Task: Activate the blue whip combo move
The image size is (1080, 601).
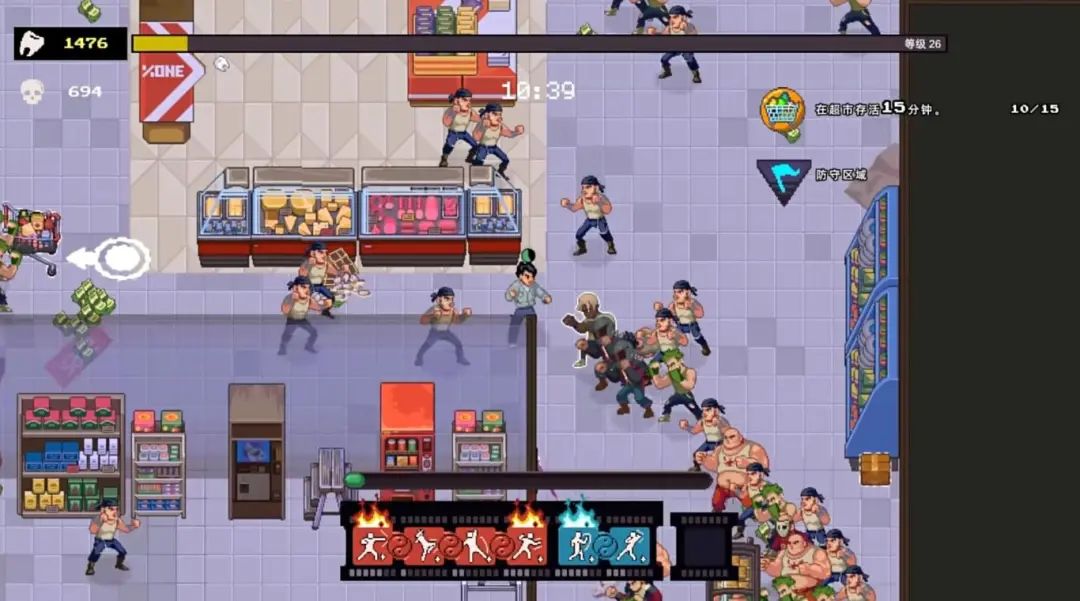Action: (x=577, y=546)
